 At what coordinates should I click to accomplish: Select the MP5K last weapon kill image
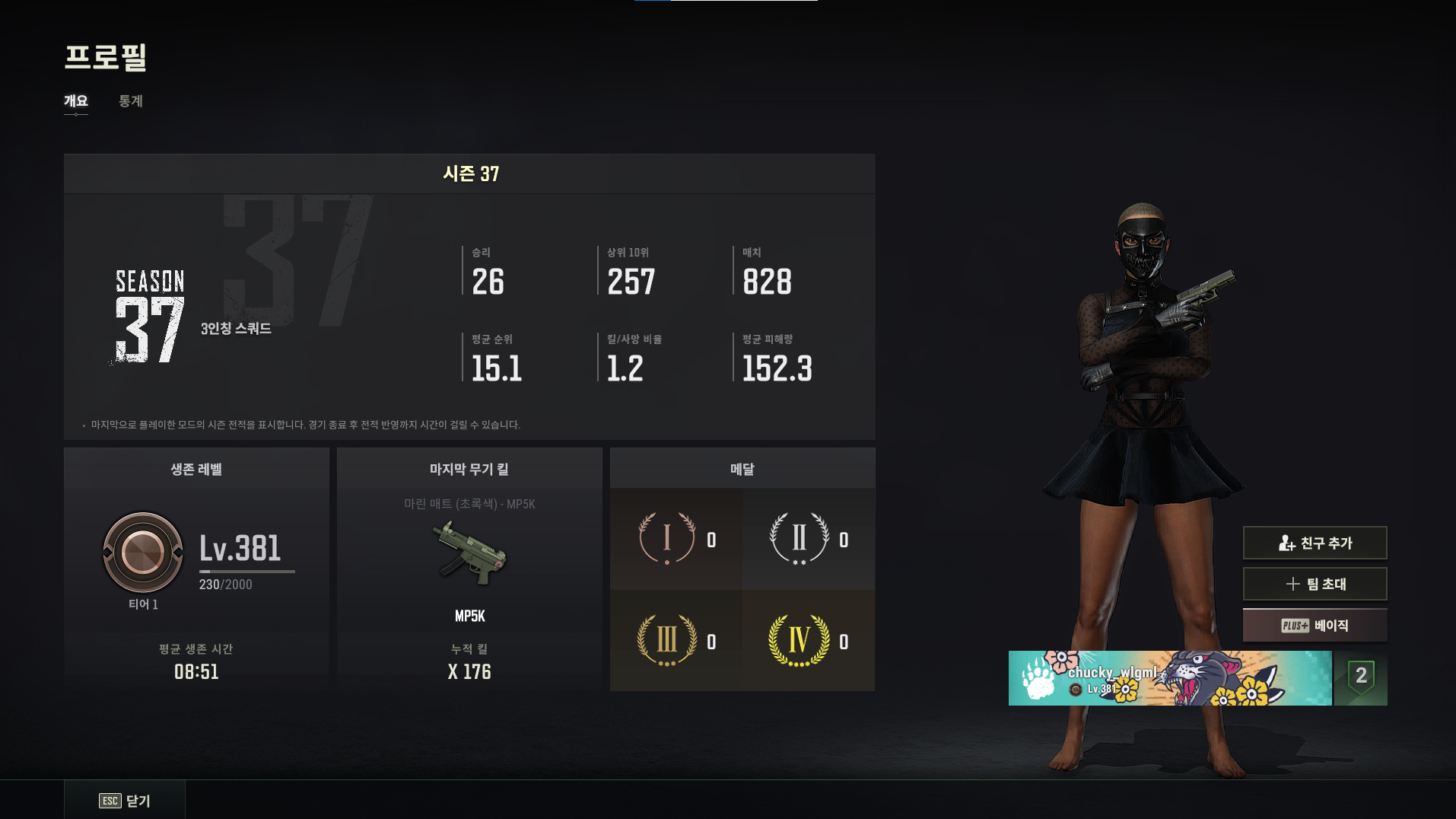(469, 553)
